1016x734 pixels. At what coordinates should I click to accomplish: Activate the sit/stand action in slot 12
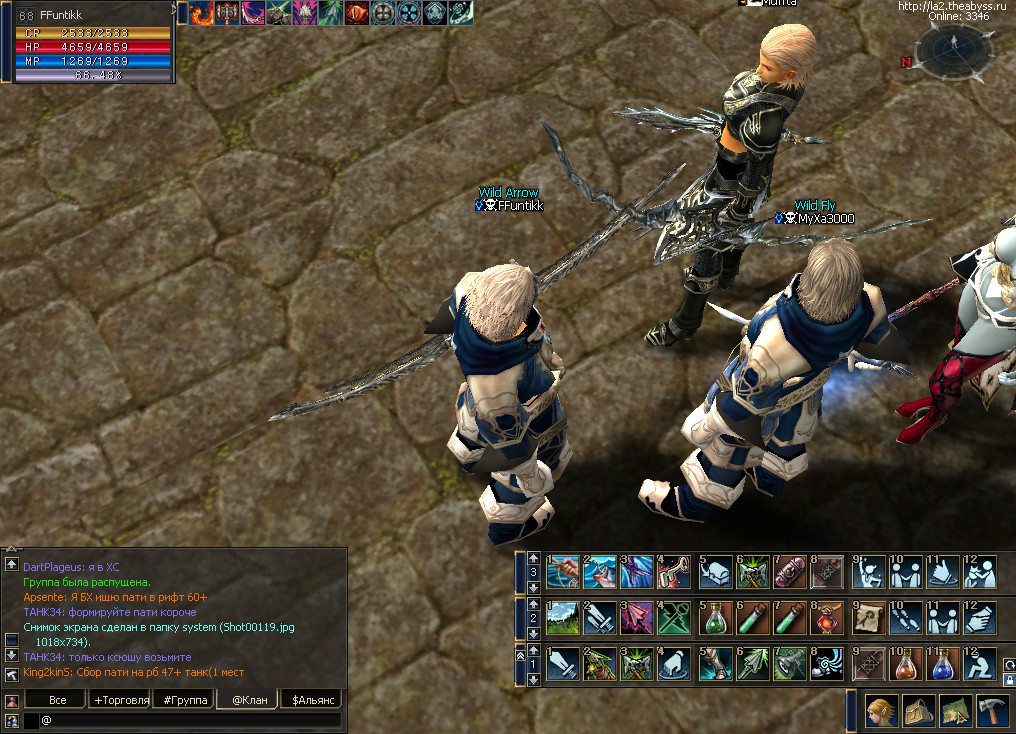[x=980, y=663]
